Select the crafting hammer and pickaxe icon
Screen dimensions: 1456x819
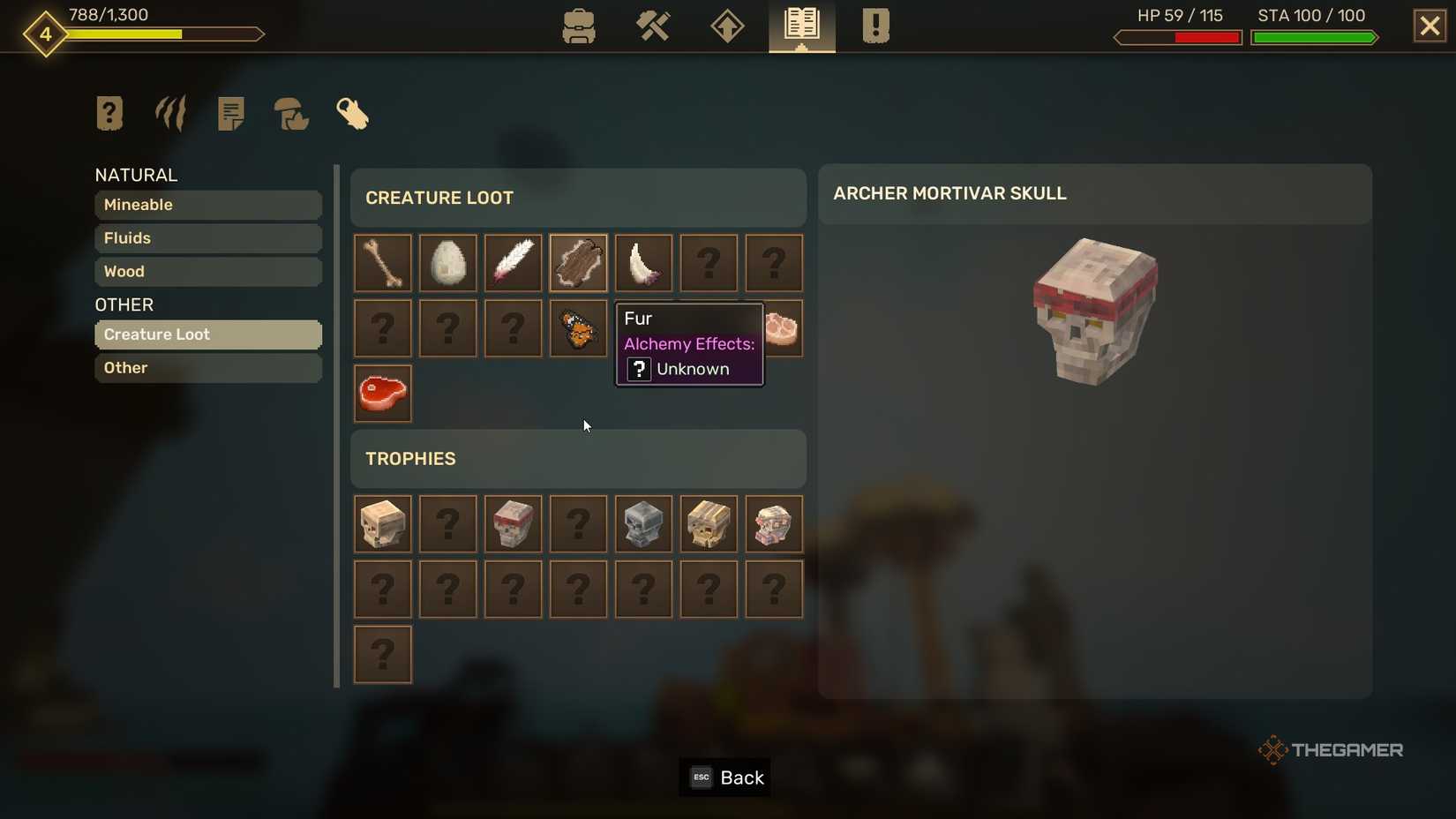point(653,26)
